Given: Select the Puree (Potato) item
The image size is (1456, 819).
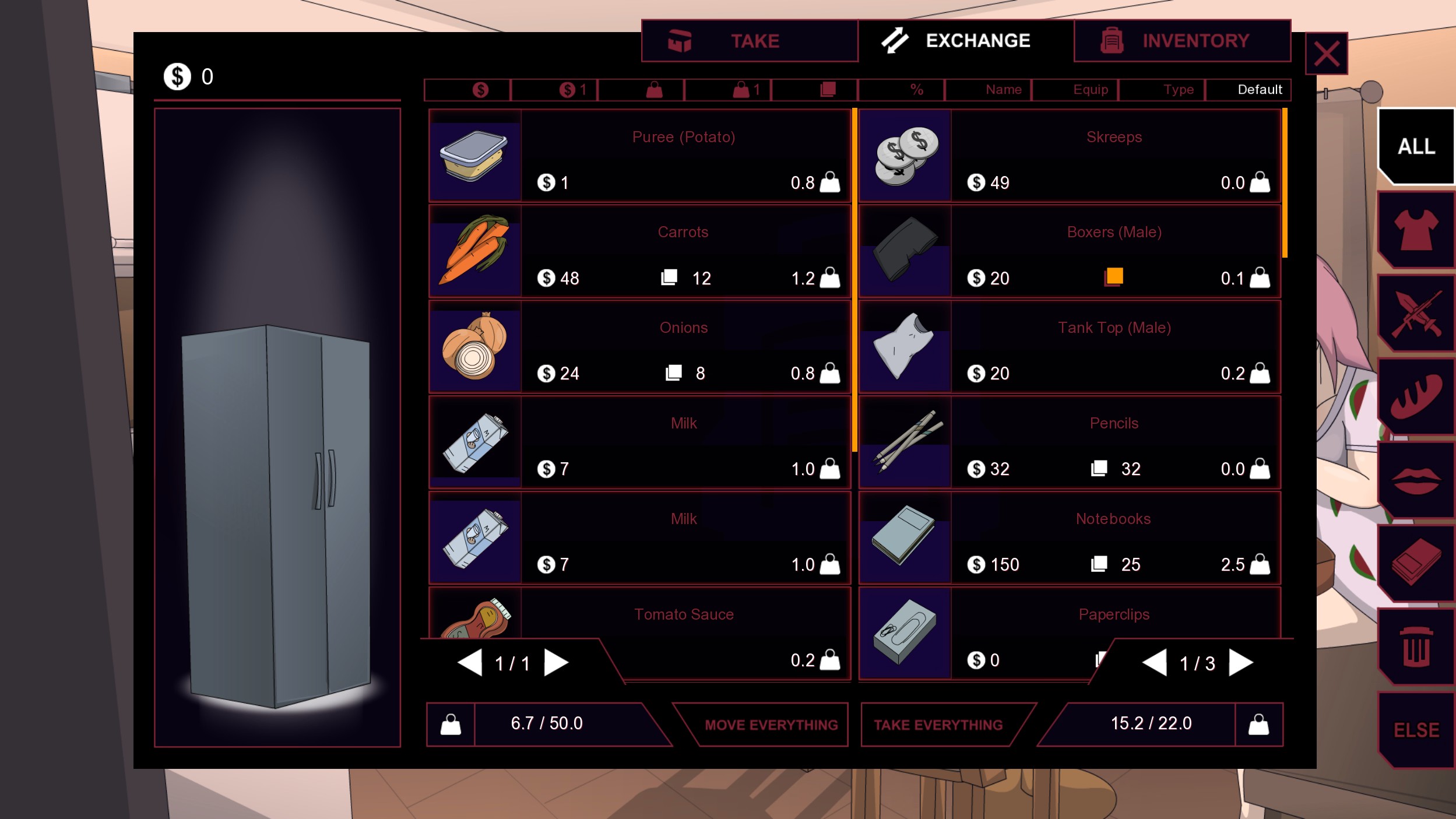Looking at the screenshot, I should [639, 156].
